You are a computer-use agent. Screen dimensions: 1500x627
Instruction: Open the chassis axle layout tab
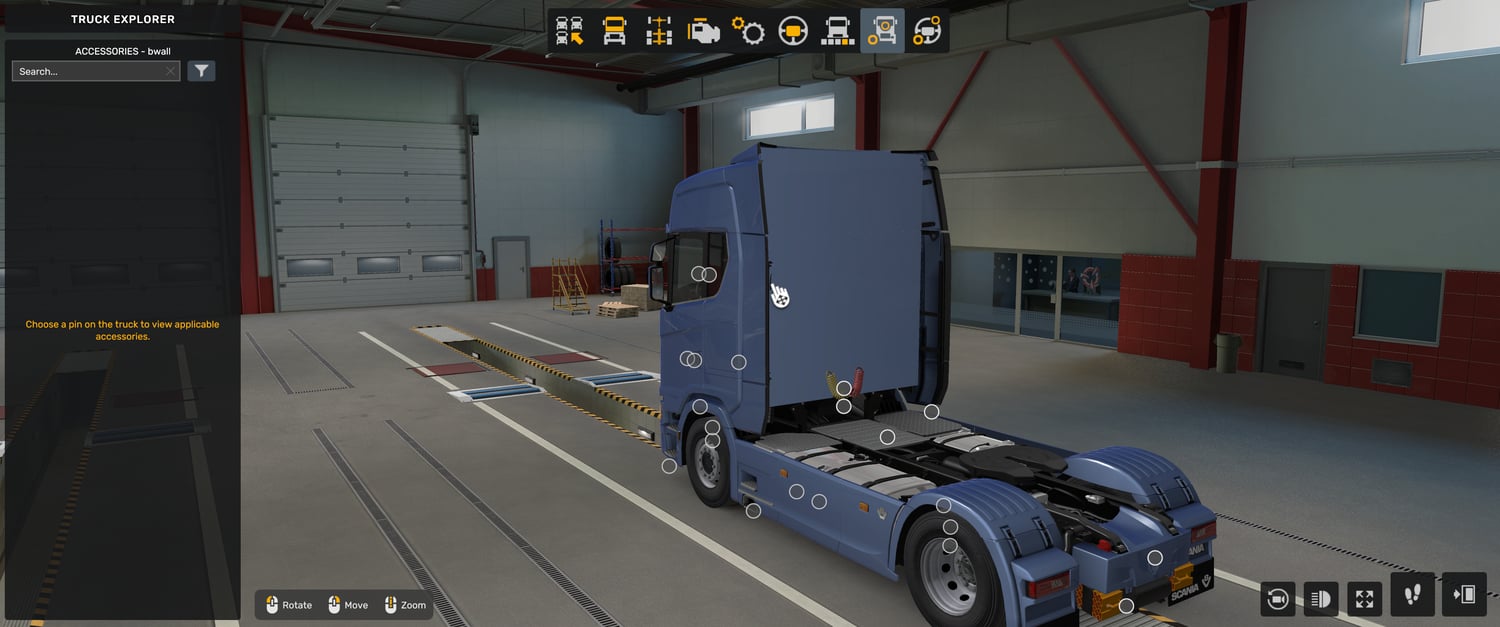pyautogui.click(x=659, y=32)
